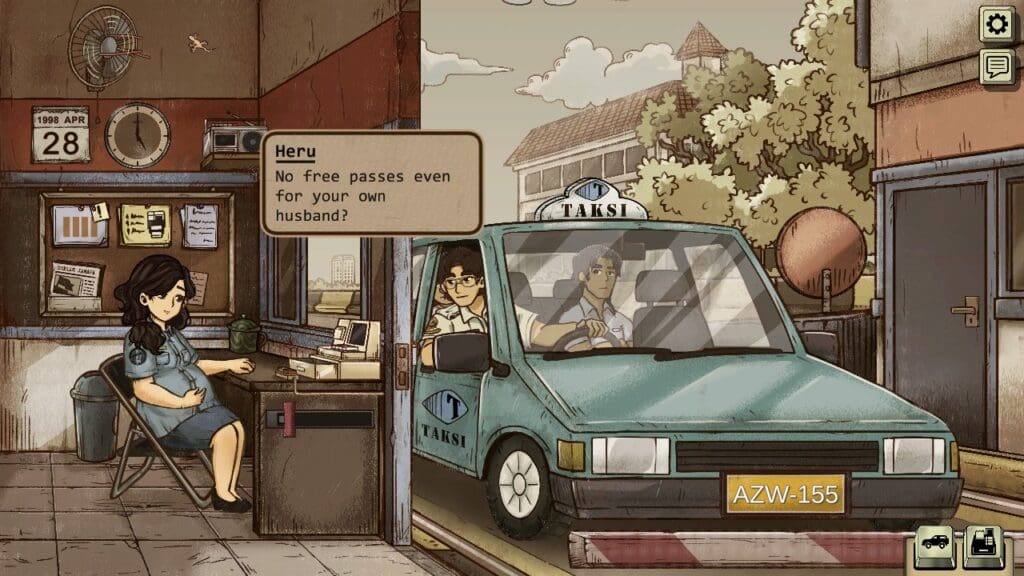
Task: Open the gear settings menu
Action: click(x=996, y=24)
